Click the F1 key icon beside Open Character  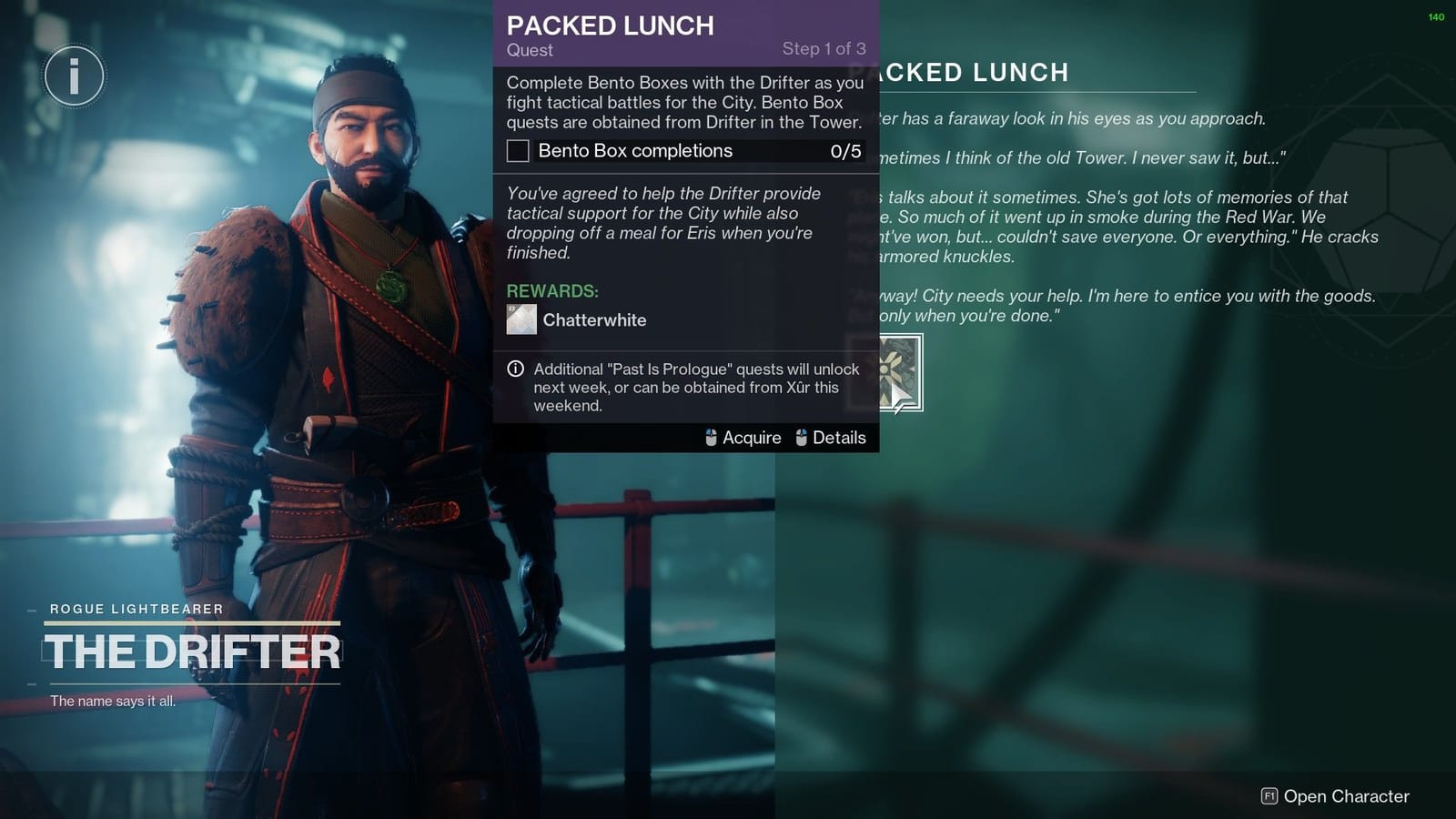(x=1268, y=794)
